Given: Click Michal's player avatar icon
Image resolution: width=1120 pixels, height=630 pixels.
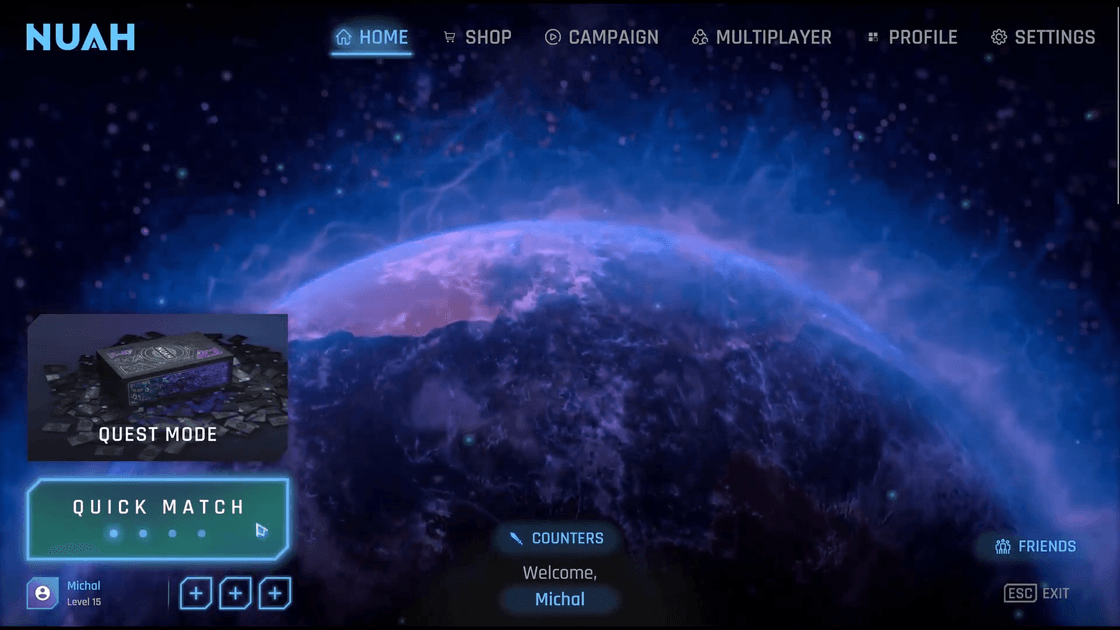Looking at the screenshot, I should [42, 593].
